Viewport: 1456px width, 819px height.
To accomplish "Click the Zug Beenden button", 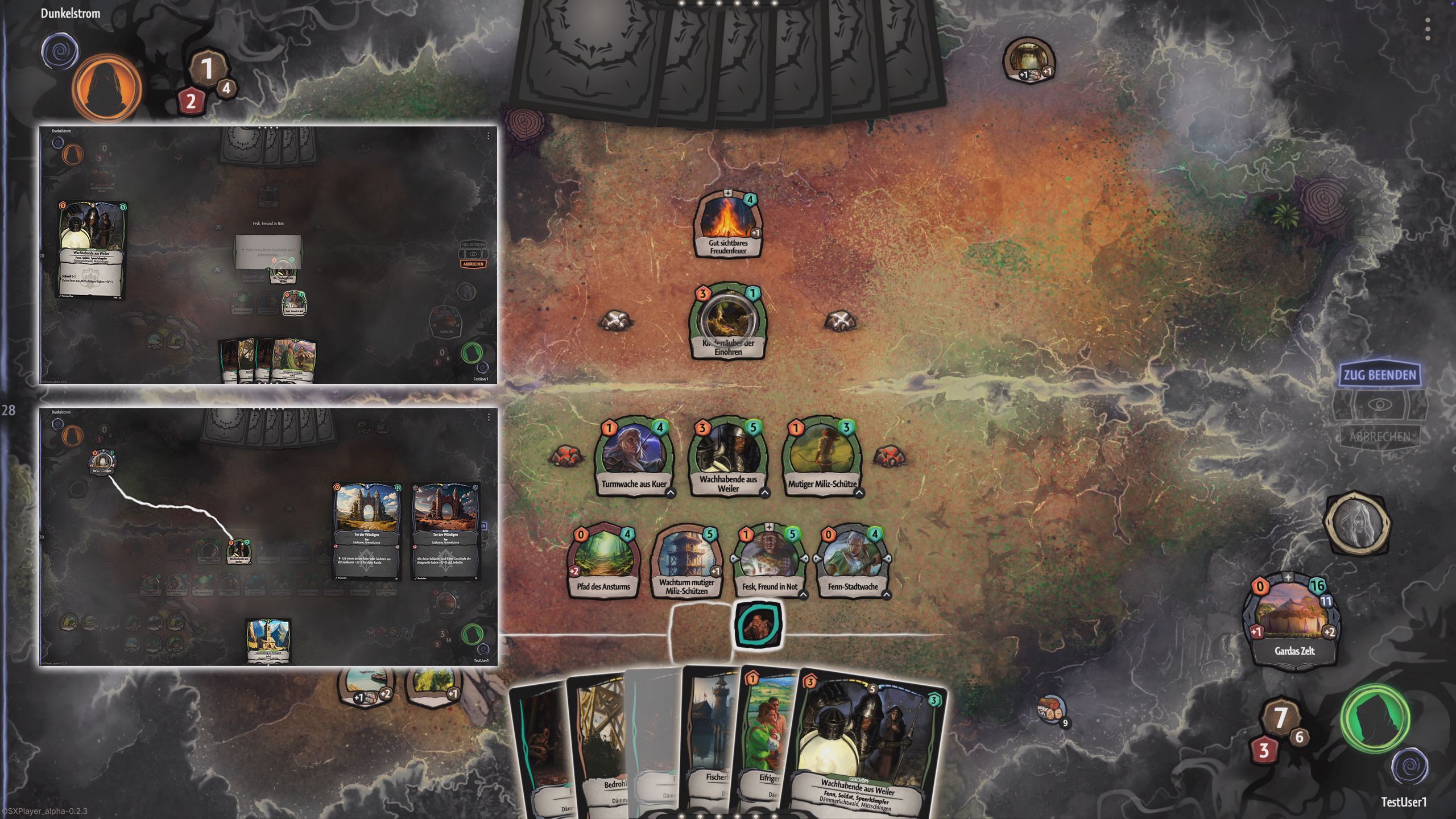I will point(1379,375).
